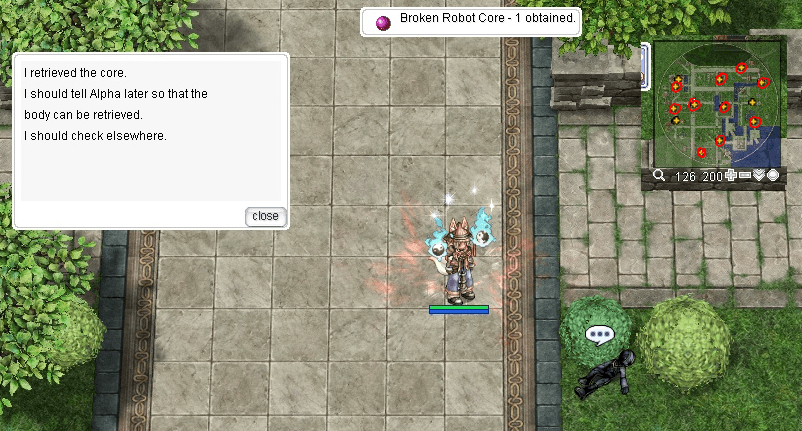Click the minimap magnifying glass icon
This screenshot has width=802, height=431.
point(660,176)
